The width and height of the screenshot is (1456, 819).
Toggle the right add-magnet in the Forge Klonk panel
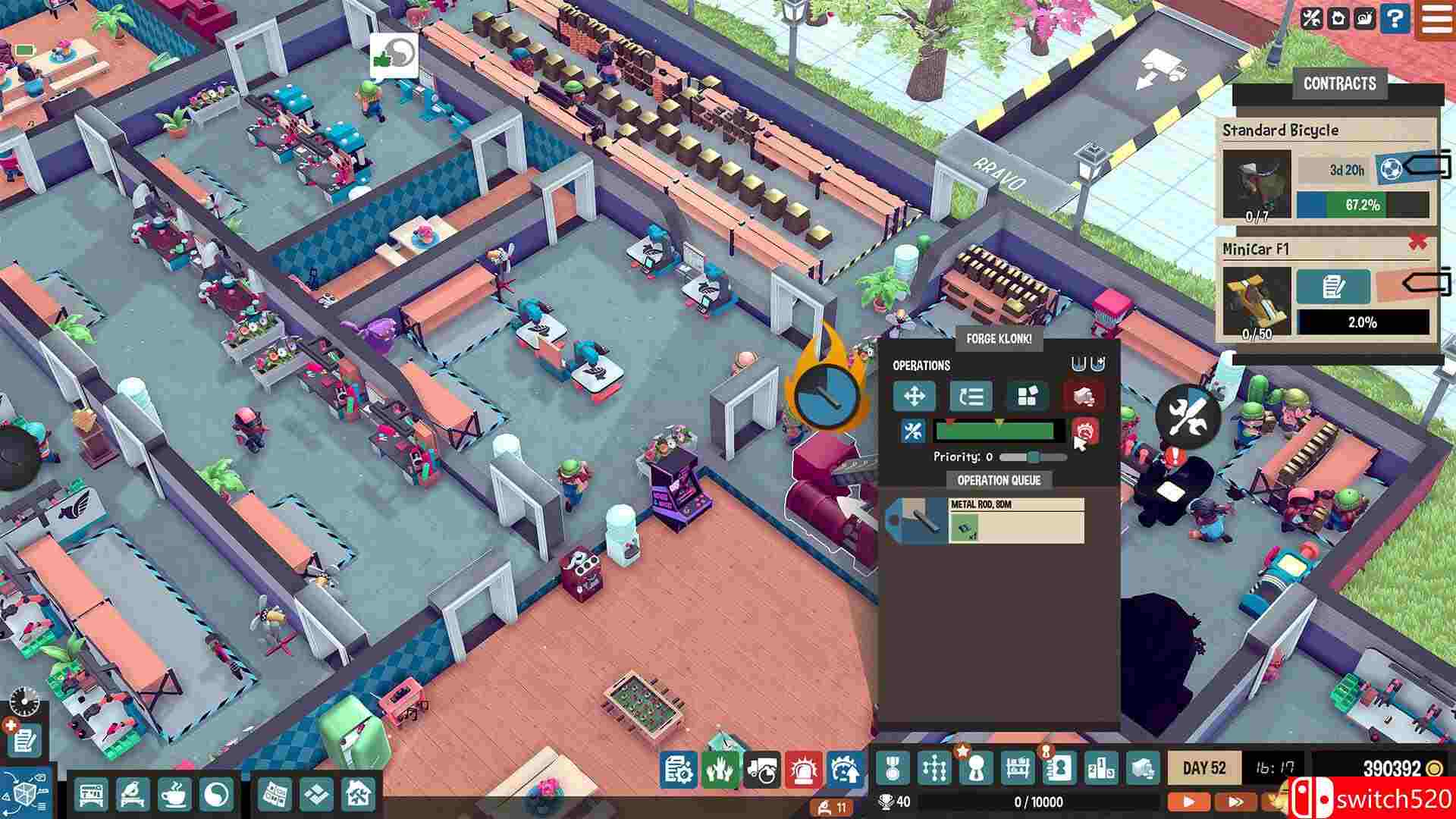pyautogui.click(x=1099, y=363)
